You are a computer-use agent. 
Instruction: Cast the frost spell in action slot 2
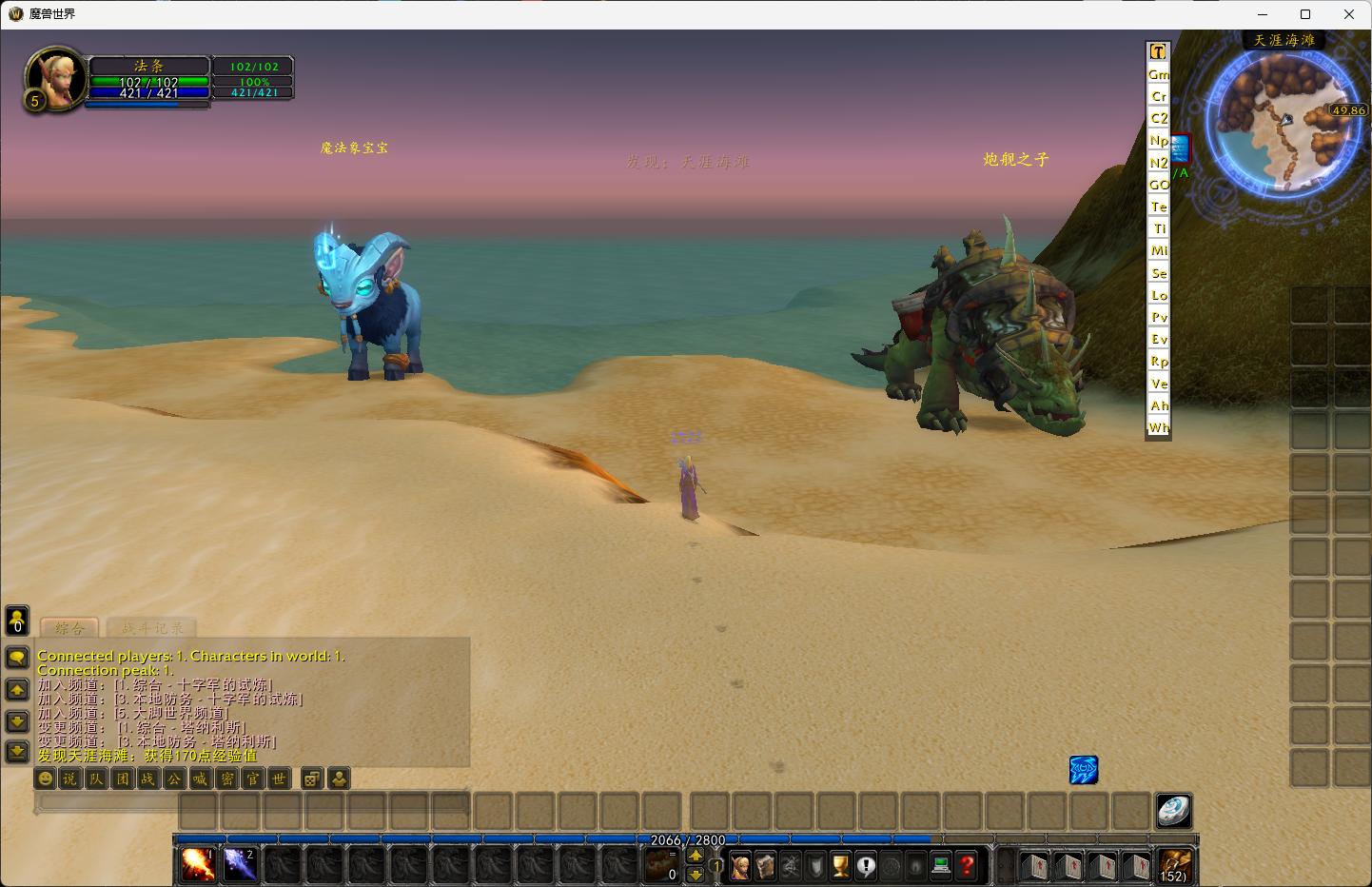click(240, 864)
